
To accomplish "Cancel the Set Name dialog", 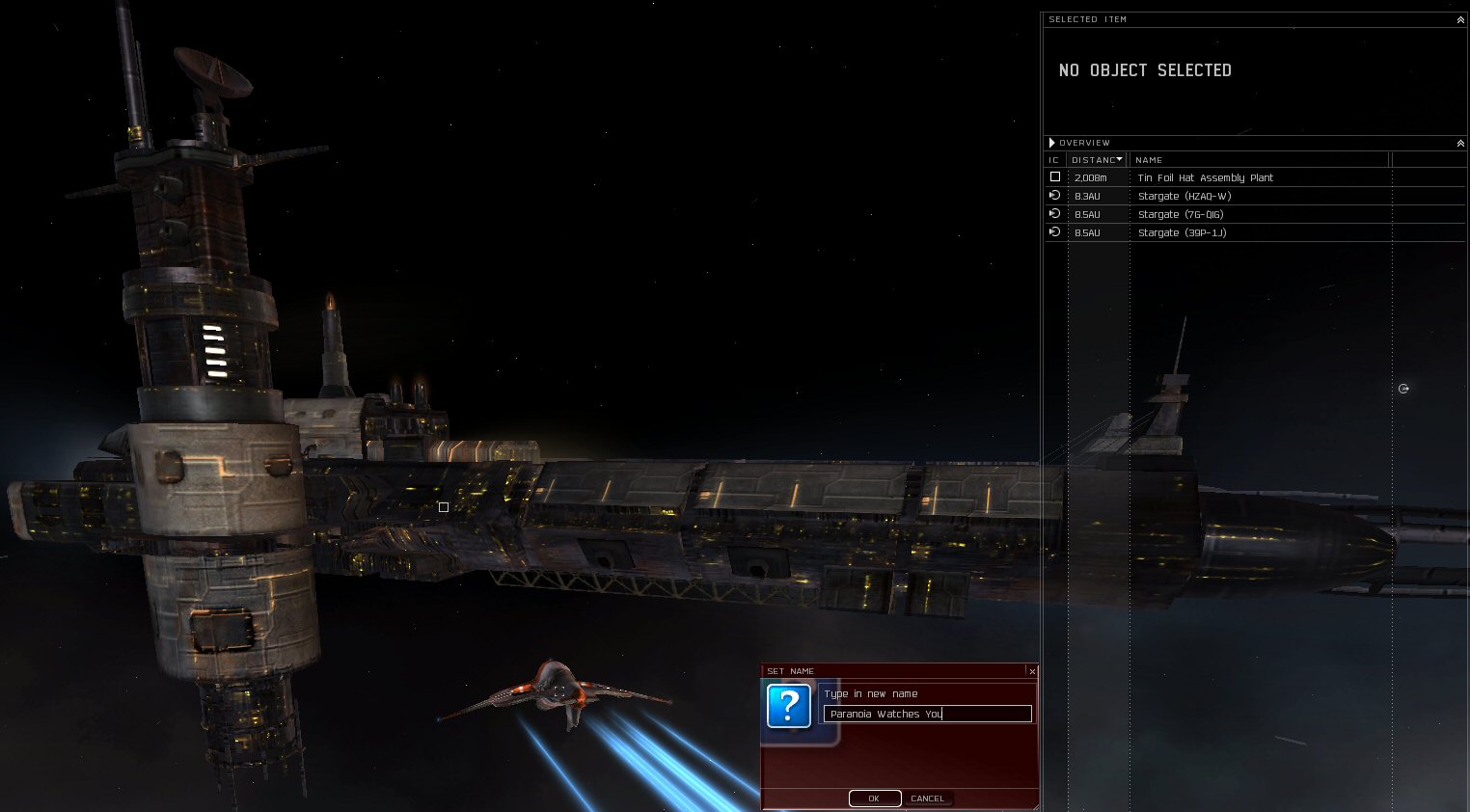I will pyautogui.click(x=927, y=798).
